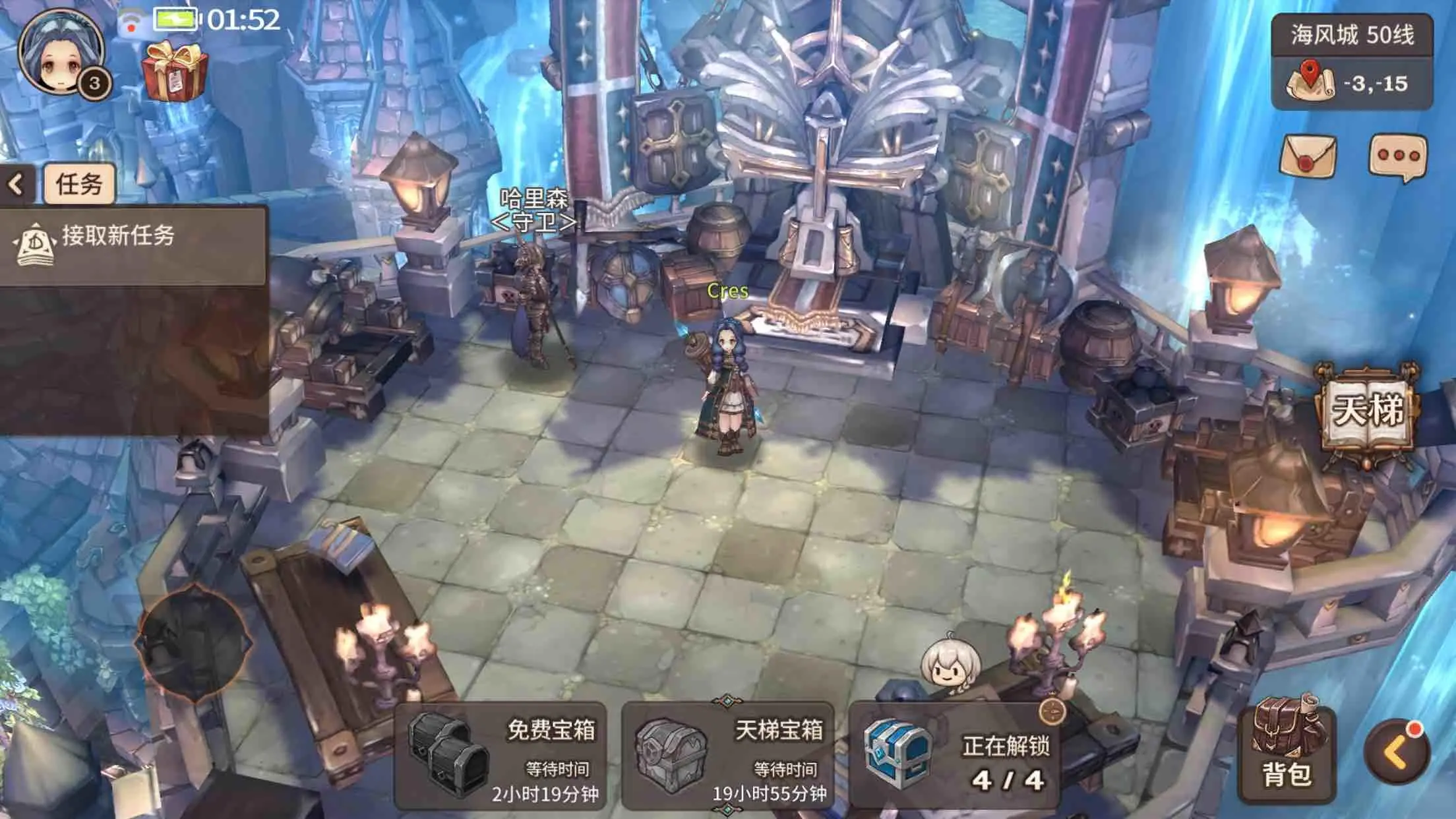This screenshot has width=1456, height=819.
Task: Open the mail envelope inbox
Action: [1308, 156]
